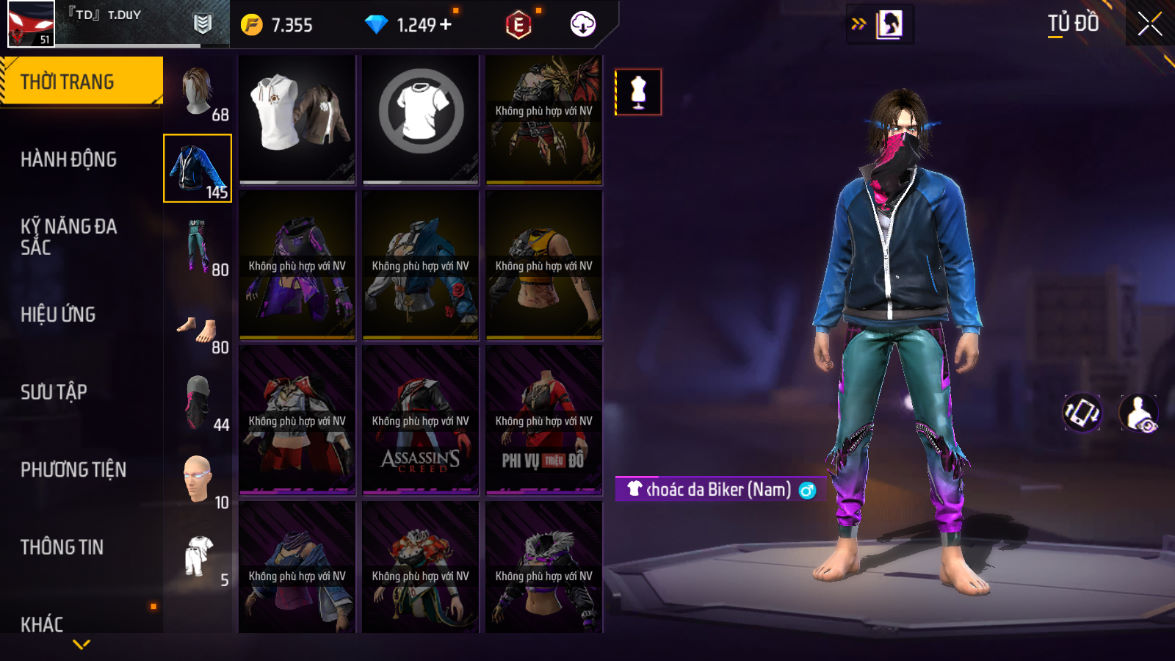Click the mannequin preview icon

pyautogui.click(x=638, y=92)
